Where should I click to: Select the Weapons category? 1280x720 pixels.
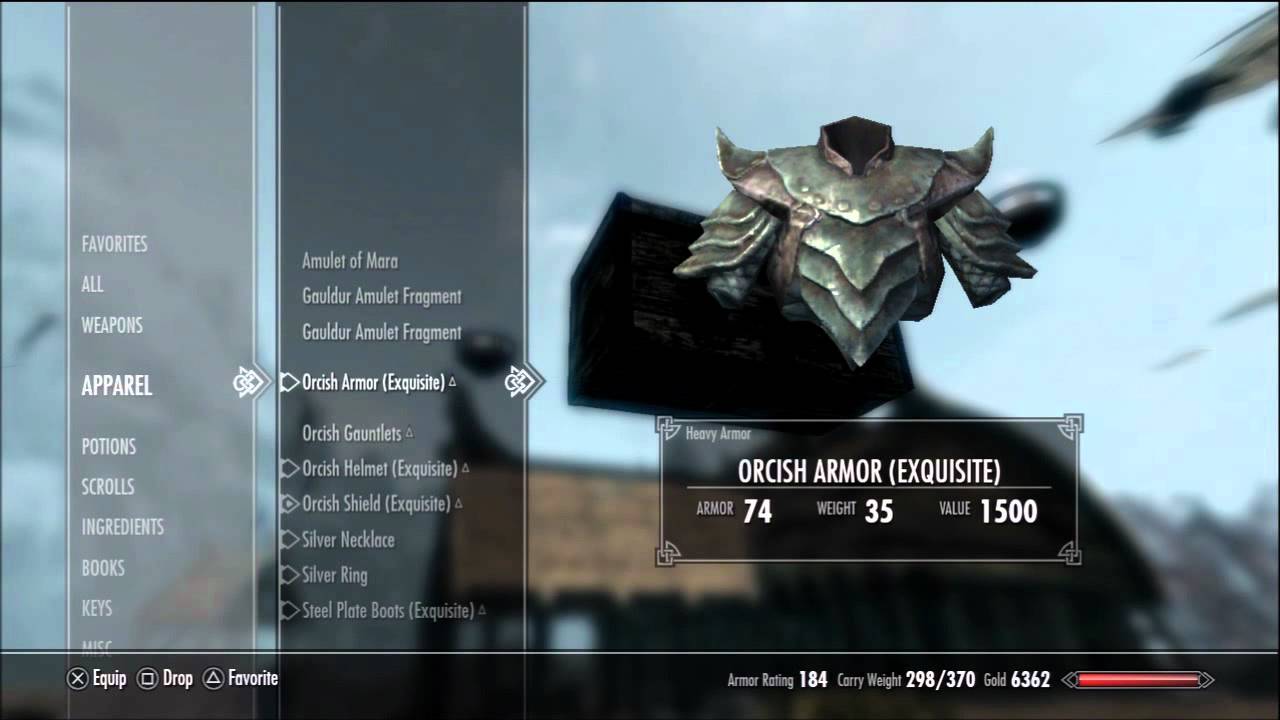(x=112, y=325)
